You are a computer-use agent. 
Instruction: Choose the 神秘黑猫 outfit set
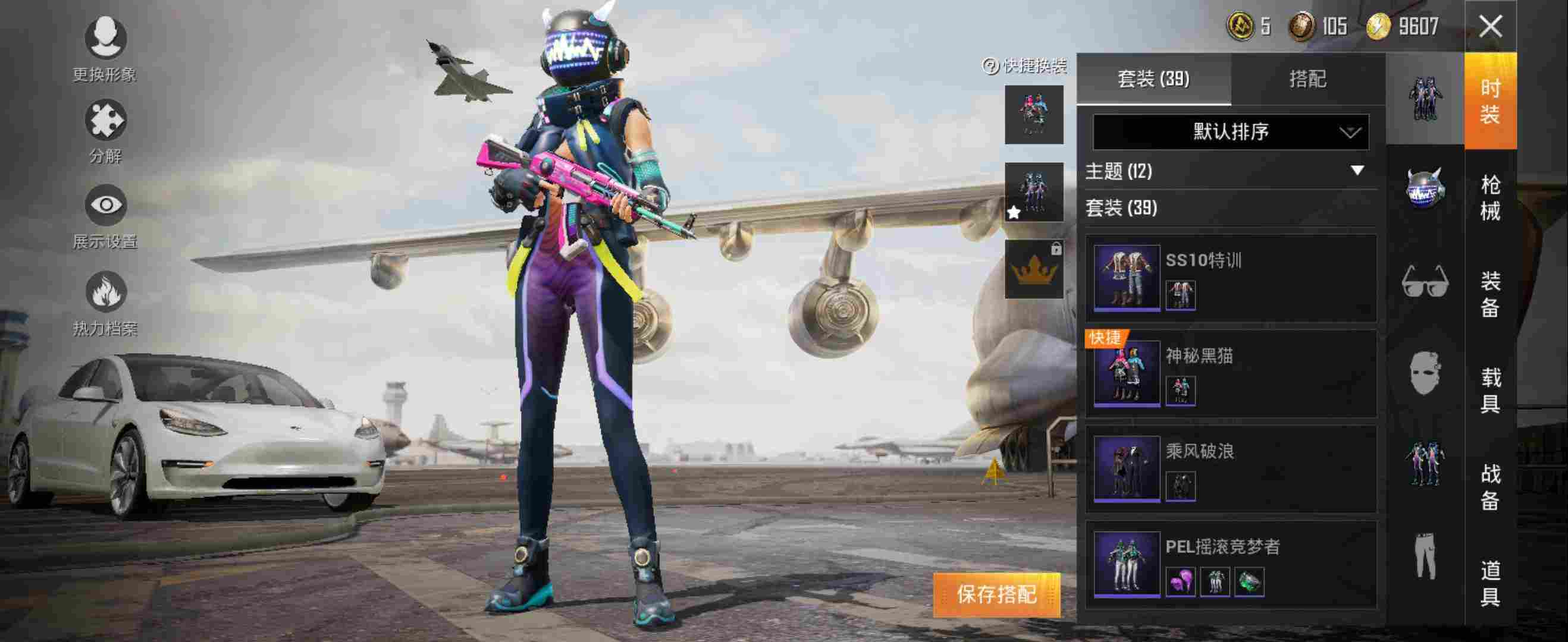coord(1231,374)
